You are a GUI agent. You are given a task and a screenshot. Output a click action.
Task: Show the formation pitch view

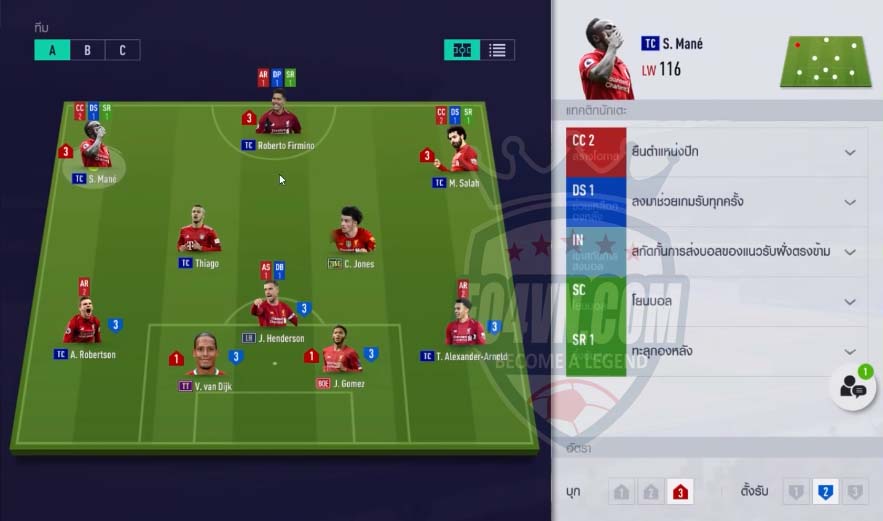click(x=462, y=50)
